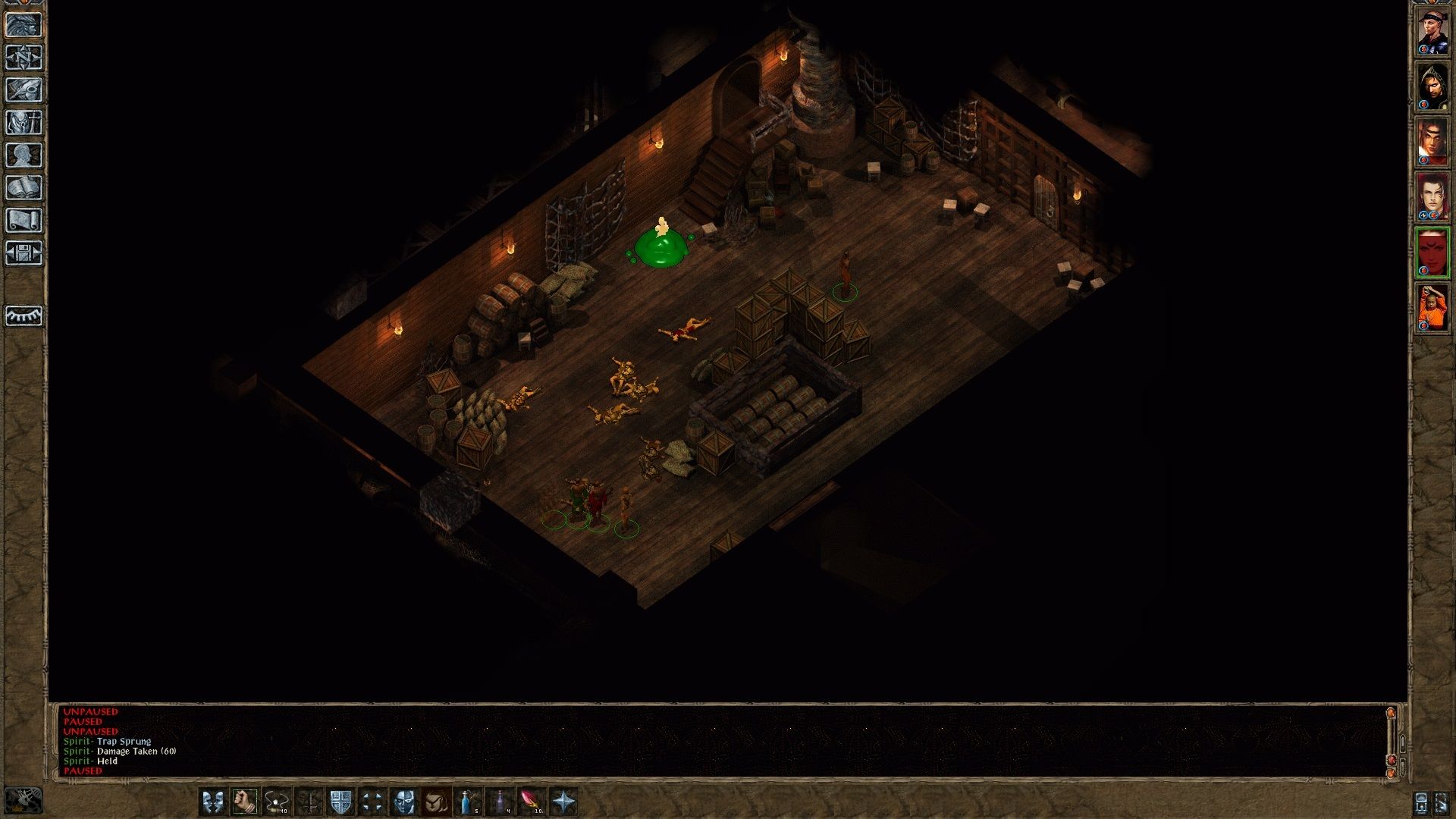Image resolution: width=1456 pixels, height=819 pixels.
Task: Open the priest scroll button
Action: tap(24, 221)
